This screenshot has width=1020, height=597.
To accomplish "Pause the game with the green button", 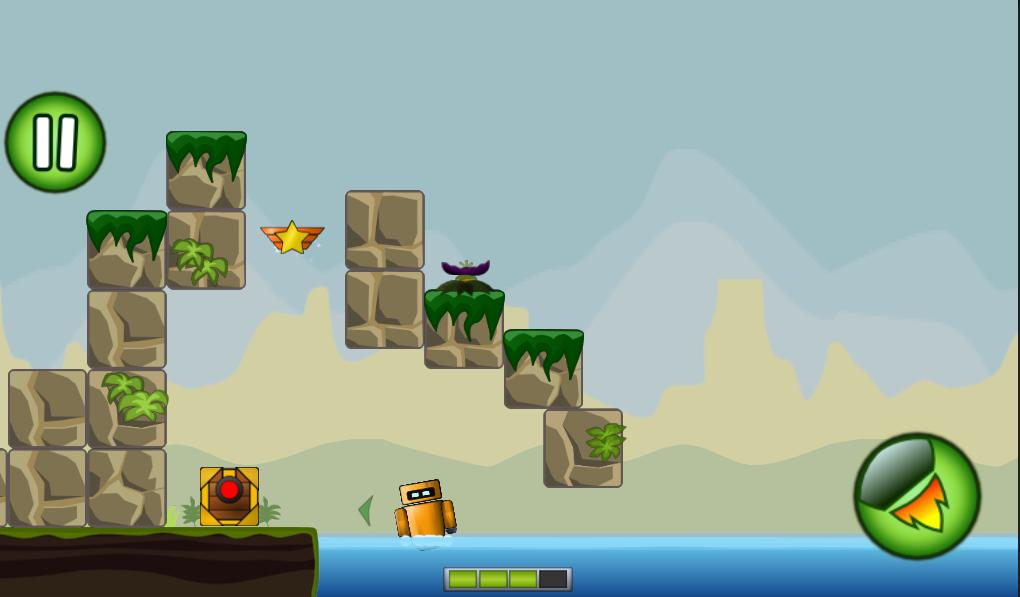I will point(55,142).
